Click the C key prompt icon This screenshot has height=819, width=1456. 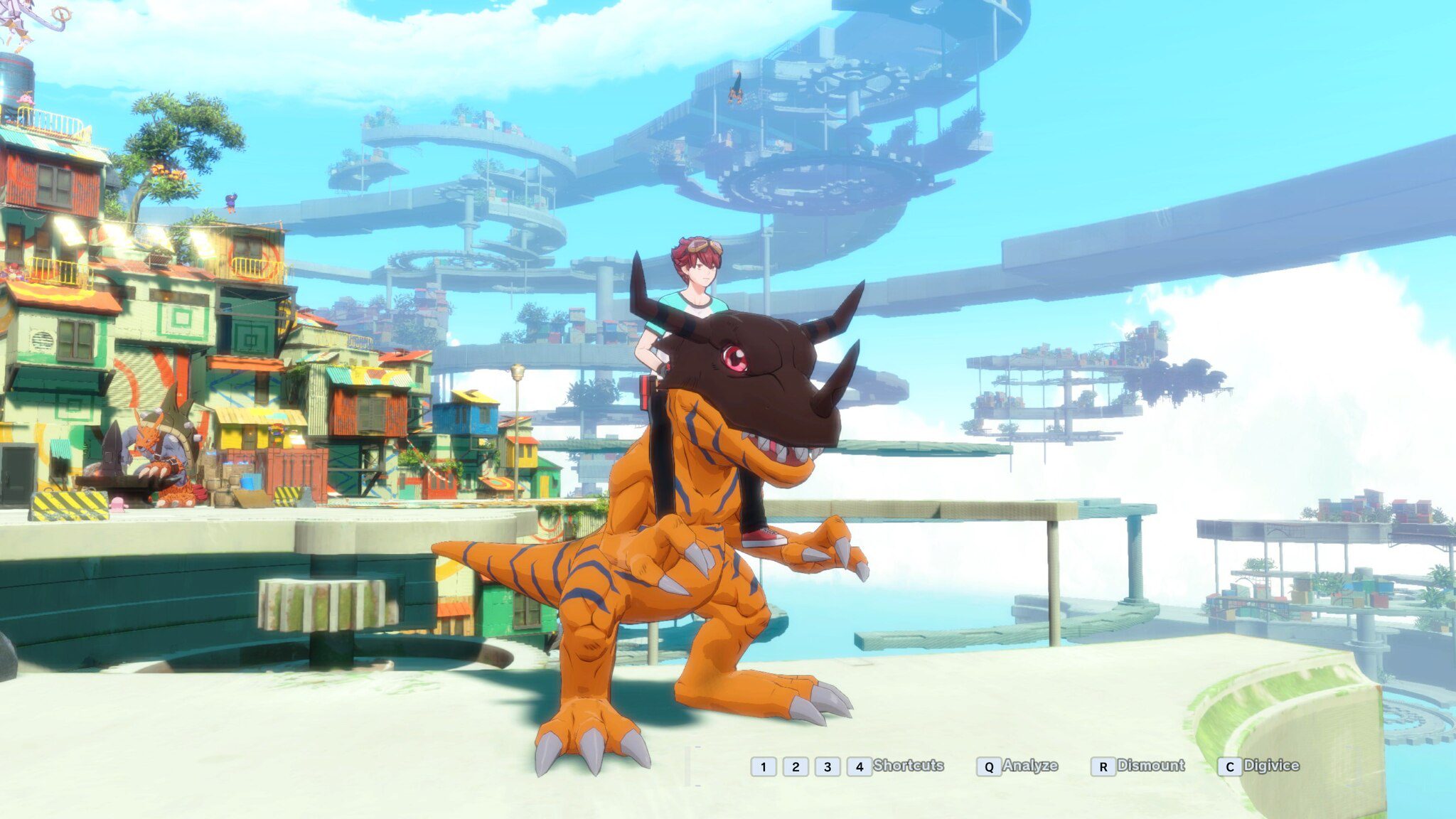[x=1228, y=766]
